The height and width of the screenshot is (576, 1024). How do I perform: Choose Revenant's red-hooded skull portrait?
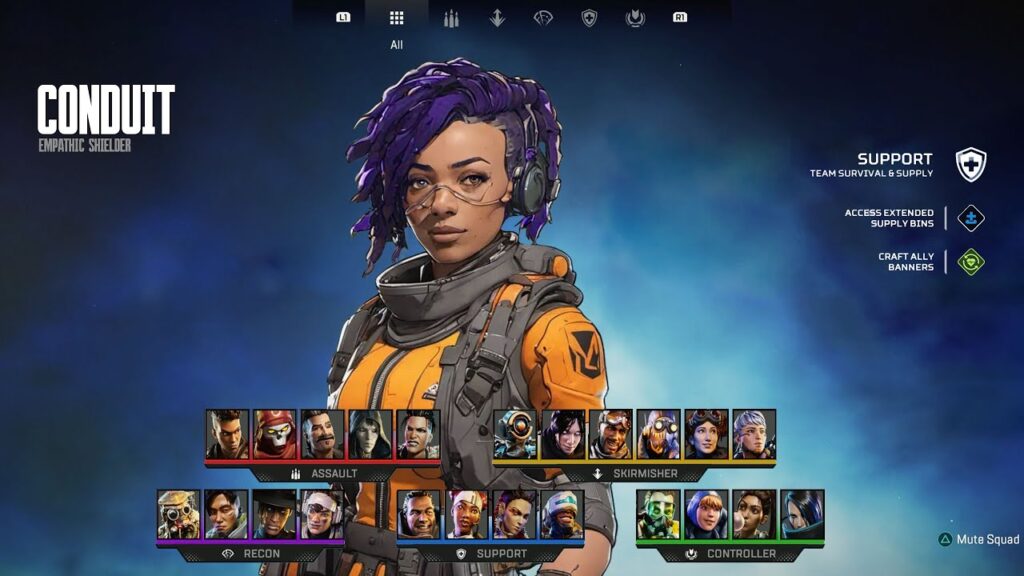pos(275,434)
